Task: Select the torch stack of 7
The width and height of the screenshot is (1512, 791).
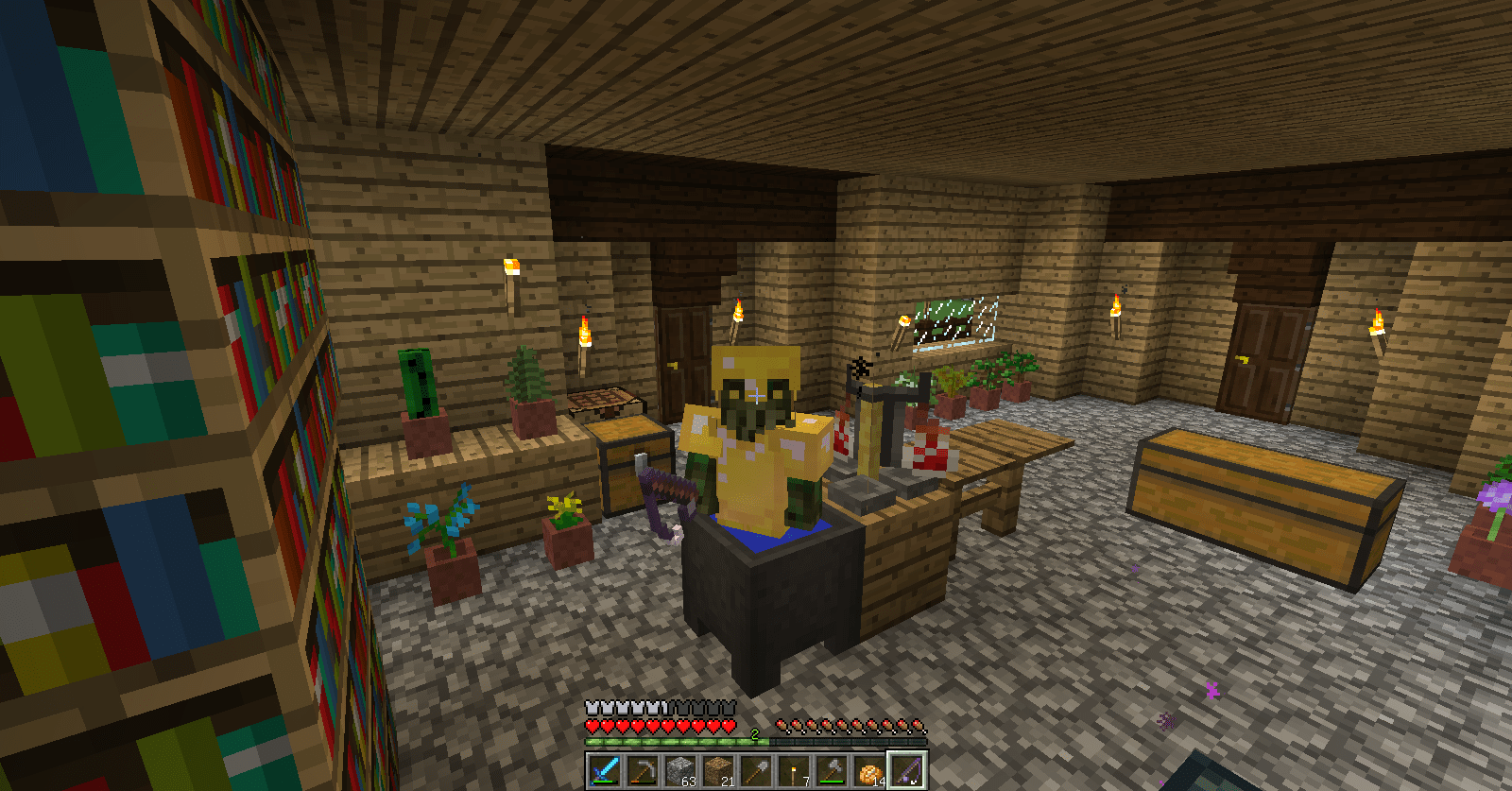Action: coord(794,770)
